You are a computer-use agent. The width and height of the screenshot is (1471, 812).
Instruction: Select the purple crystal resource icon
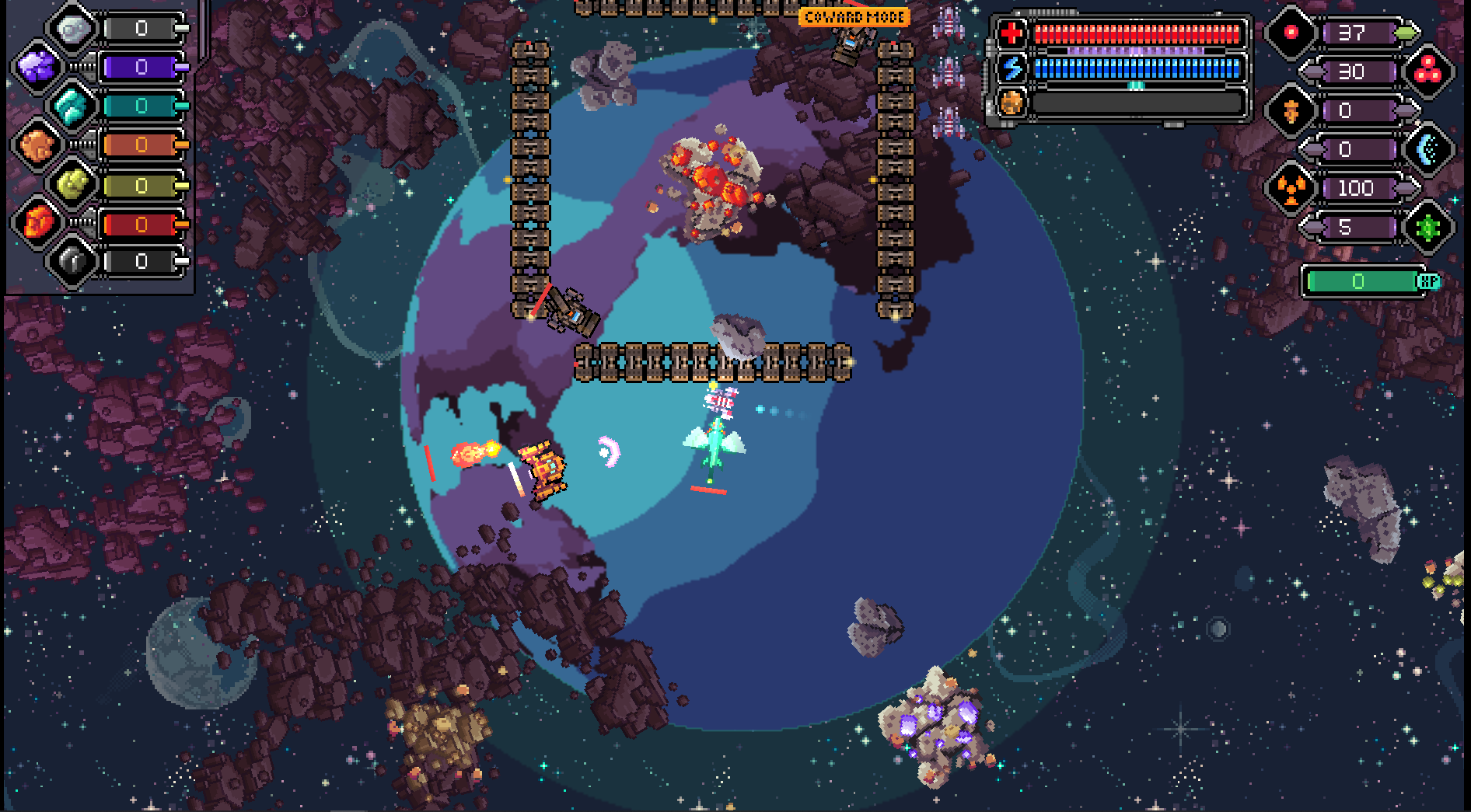(37, 68)
